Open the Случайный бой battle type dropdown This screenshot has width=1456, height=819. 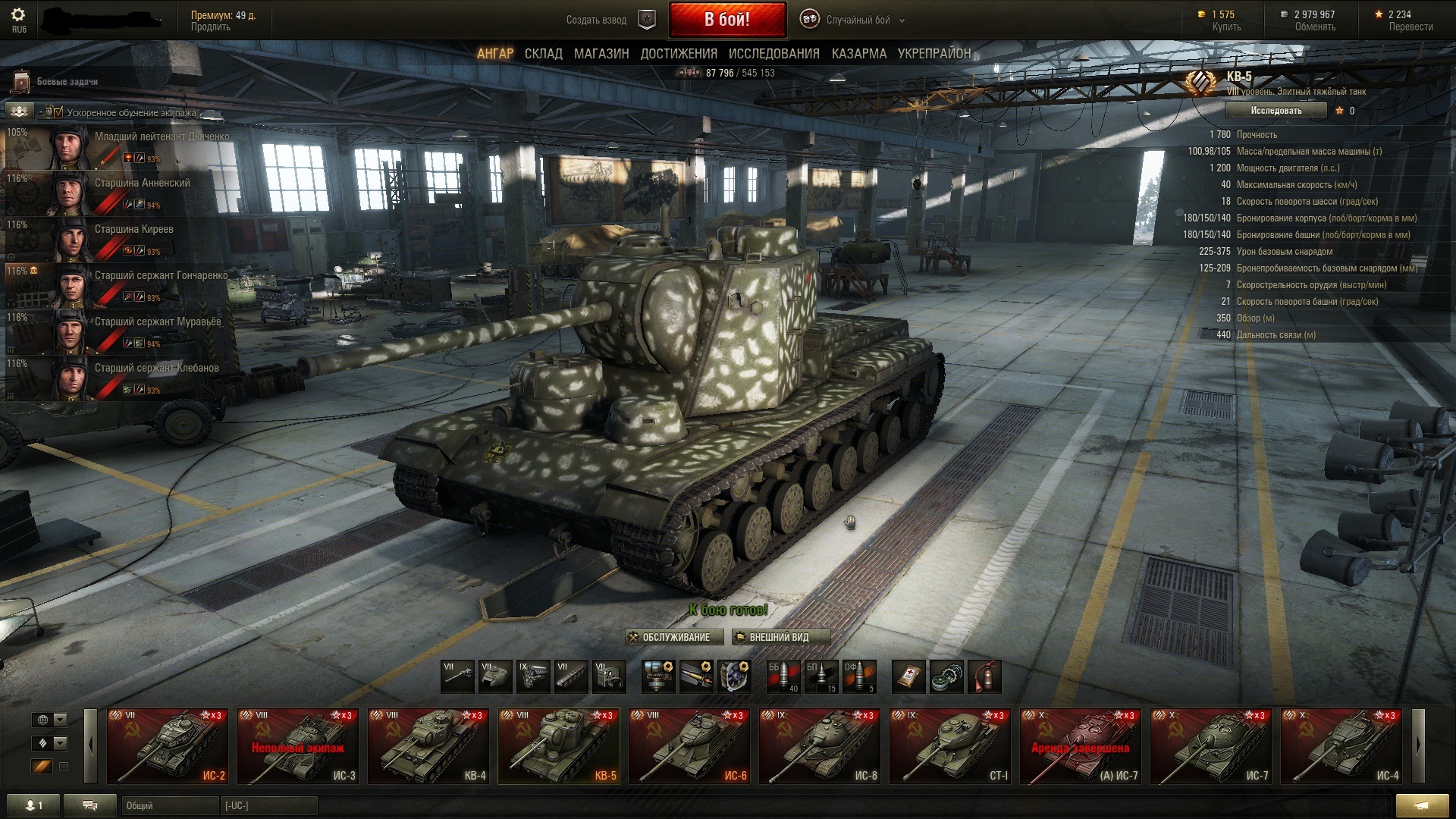point(858,20)
